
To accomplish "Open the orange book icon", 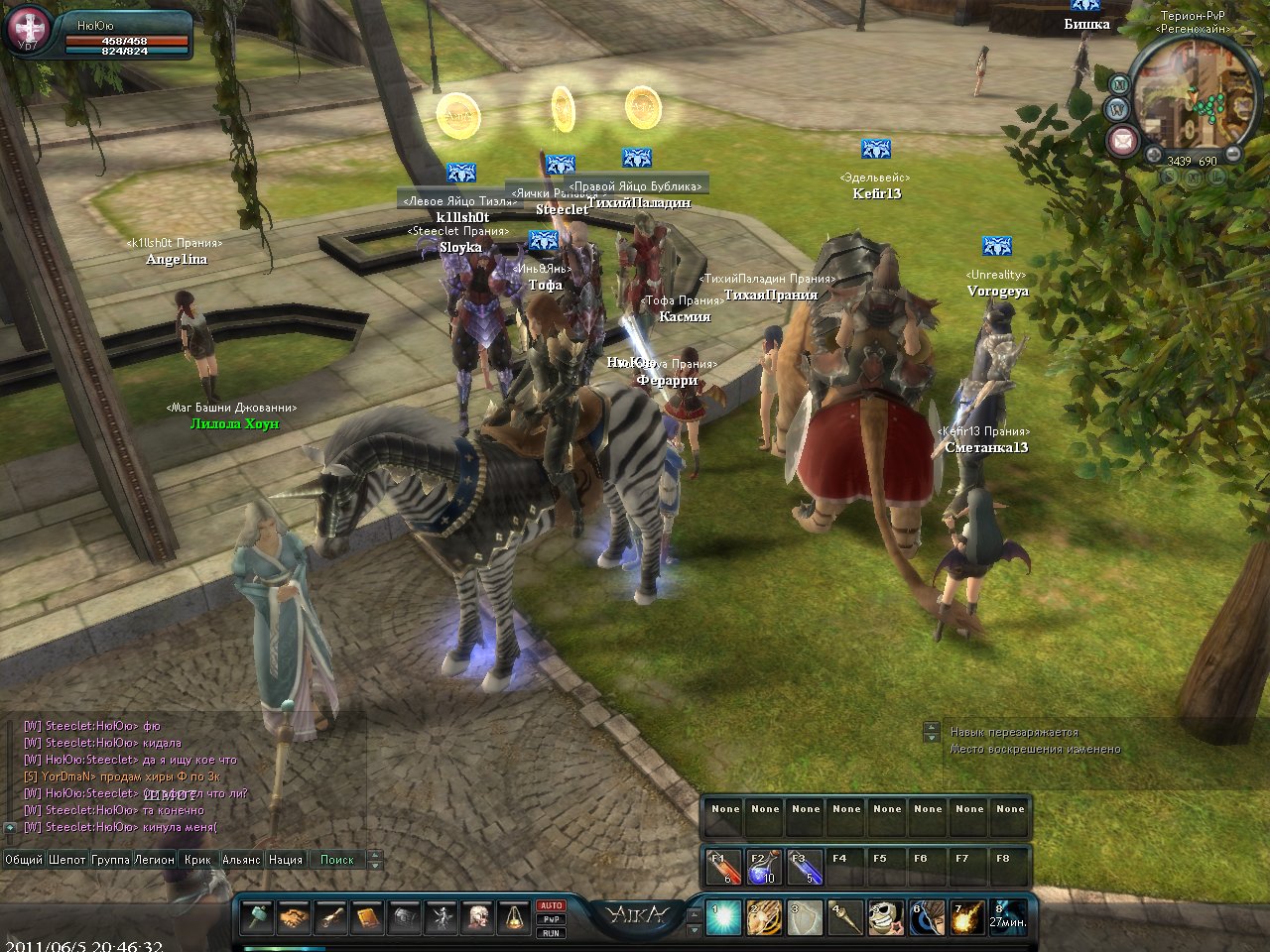I will (368, 917).
